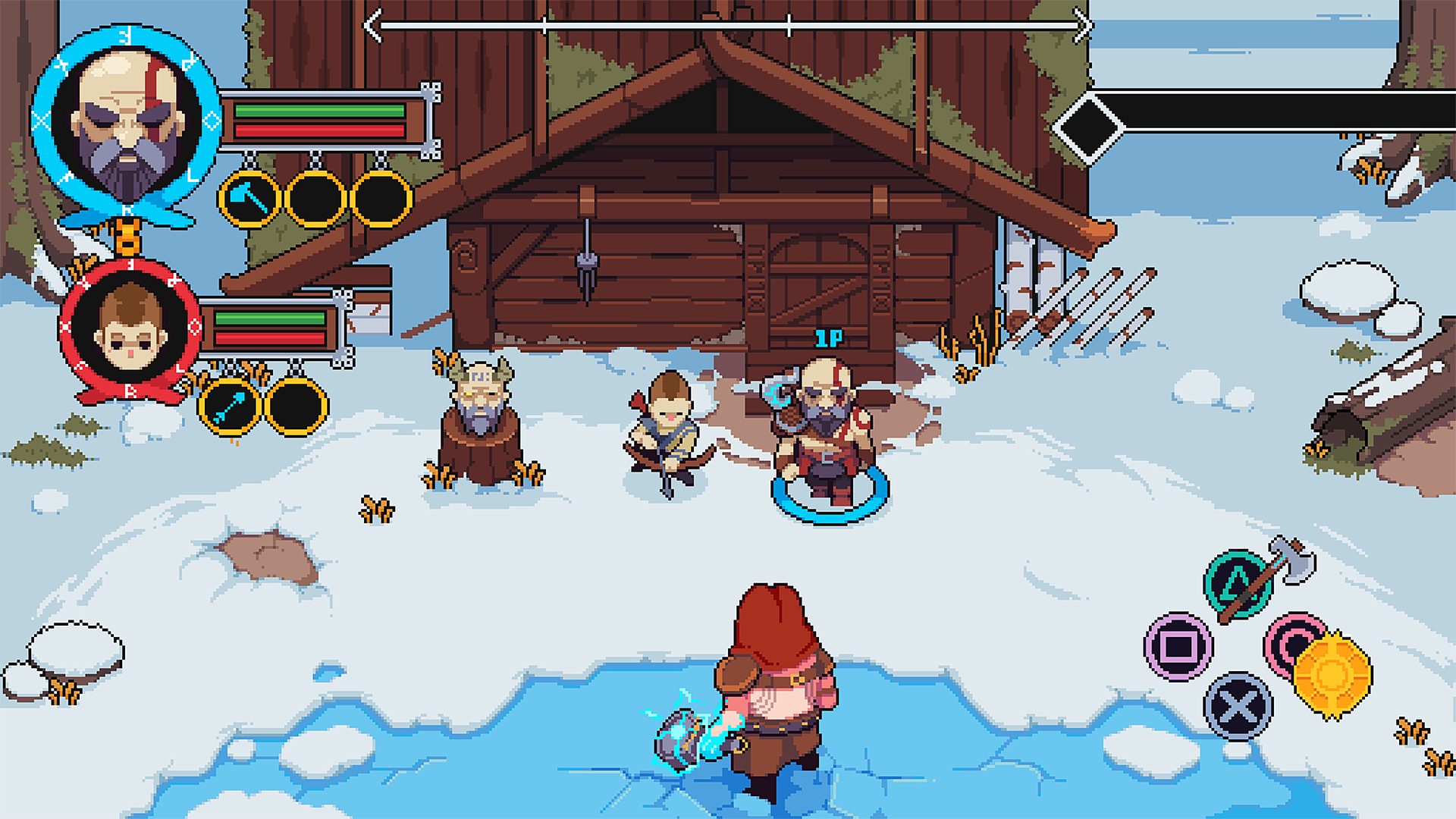
Task: Click the compass bar's left arrow
Action: (372, 26)
